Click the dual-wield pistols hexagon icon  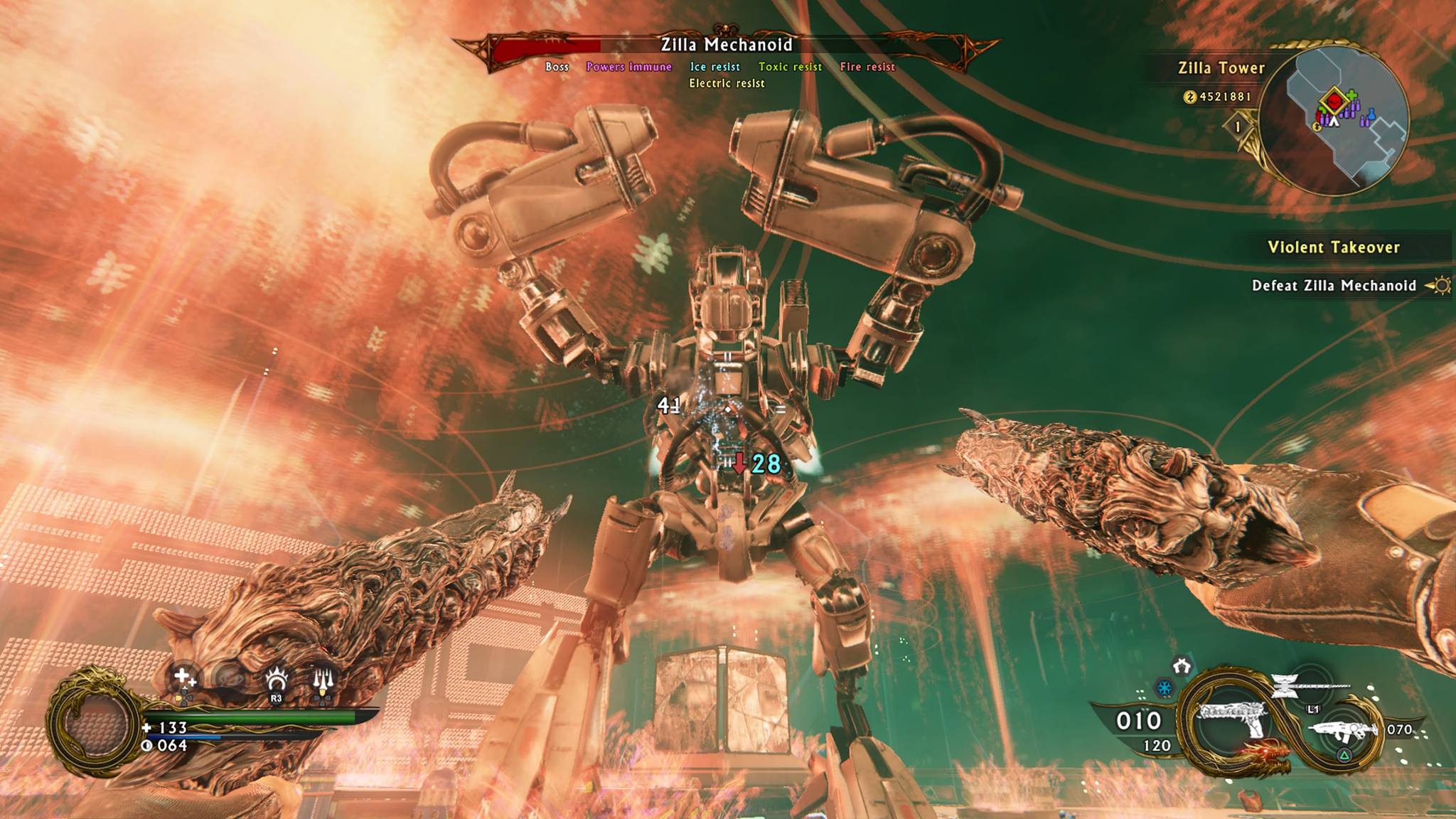coord(1182,666)
